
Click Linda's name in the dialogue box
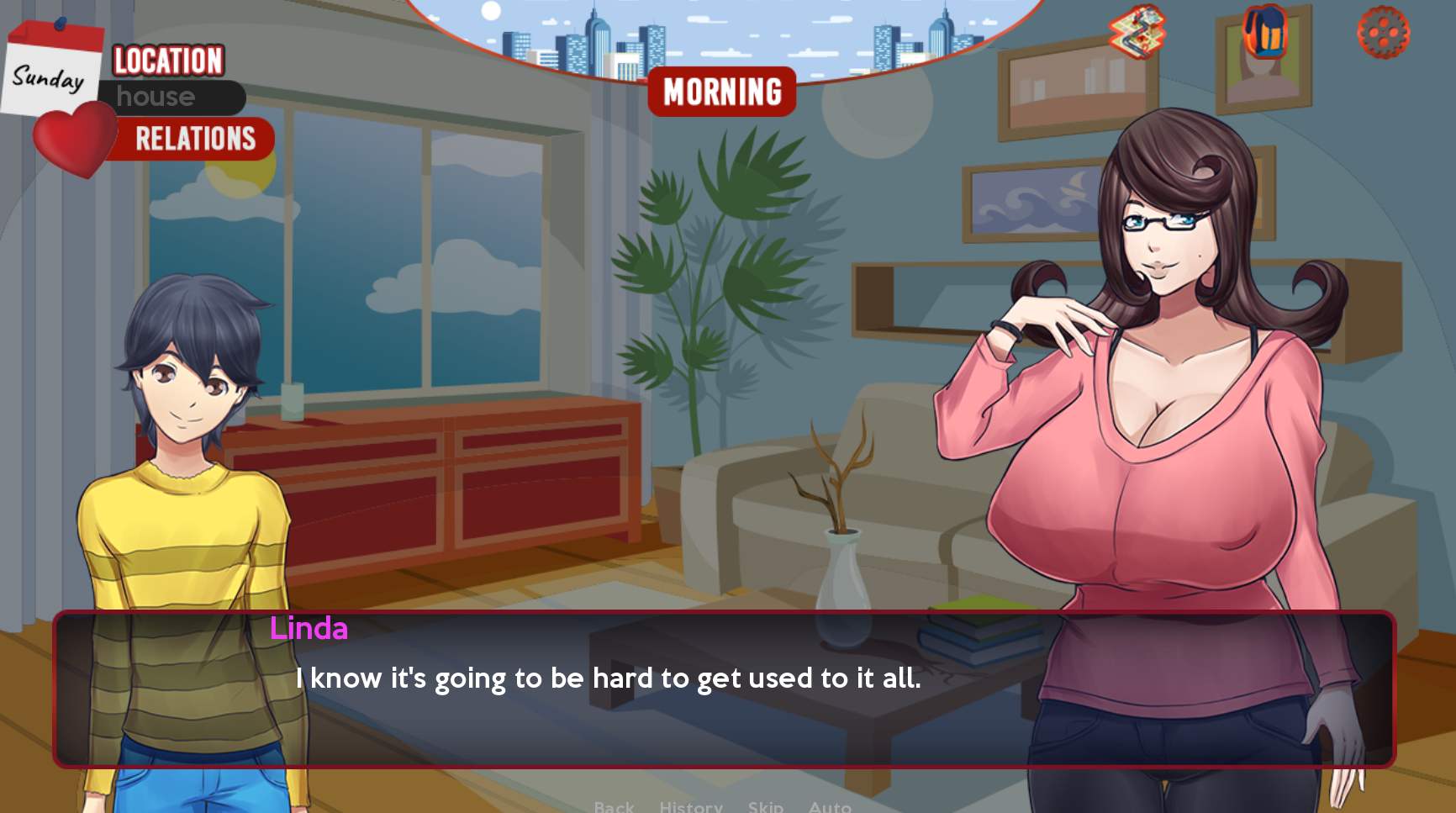(x=308, y=629)
